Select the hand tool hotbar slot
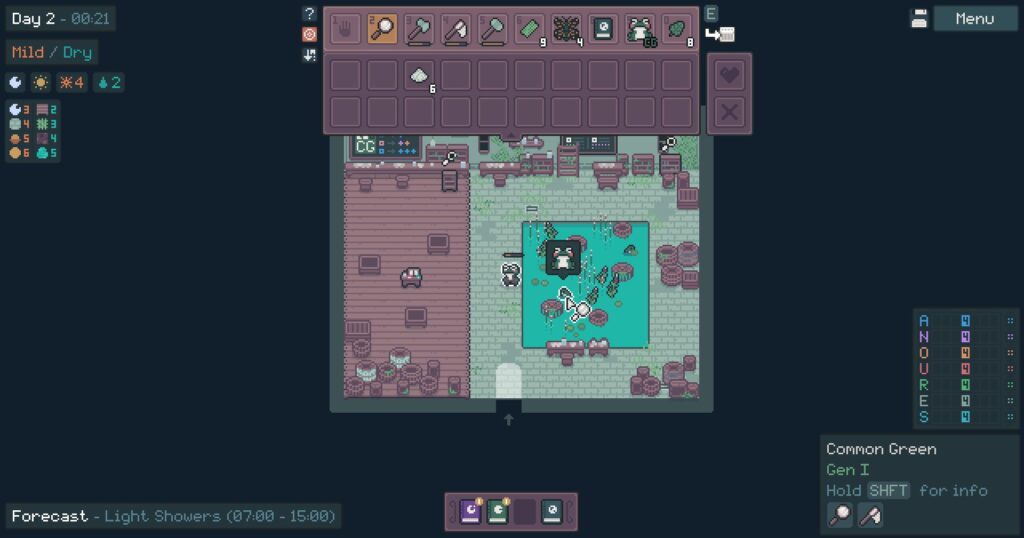The width and height of the screenshot is (1024, 538). coord(345,28)
